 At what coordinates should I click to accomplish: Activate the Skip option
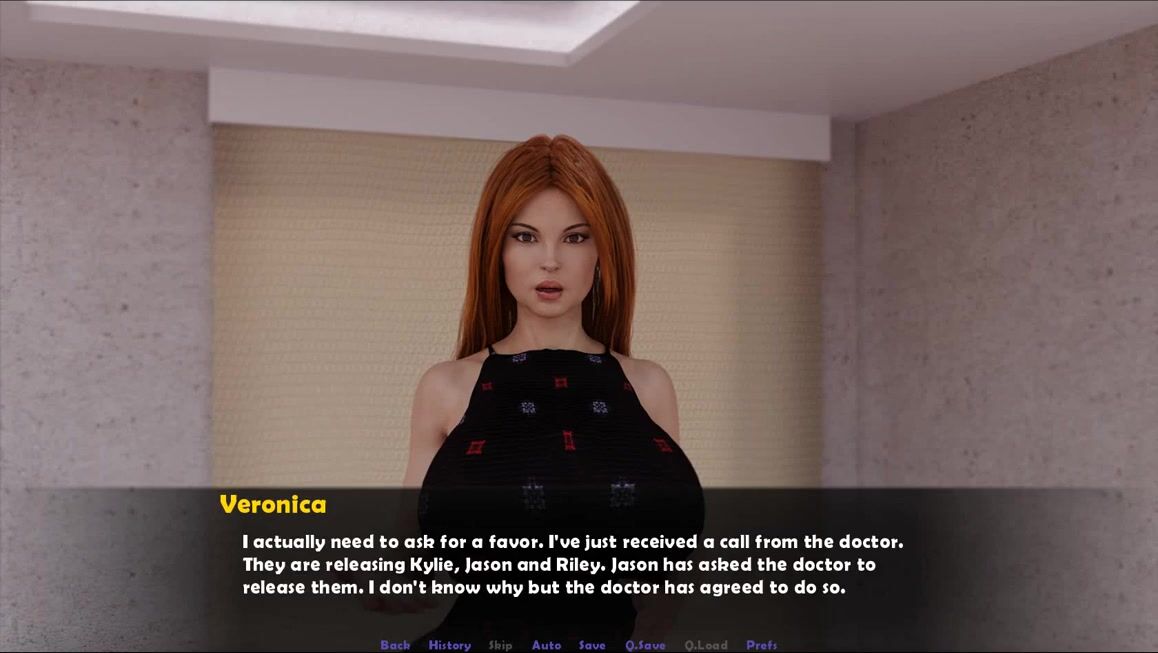(x=500, y=645)
